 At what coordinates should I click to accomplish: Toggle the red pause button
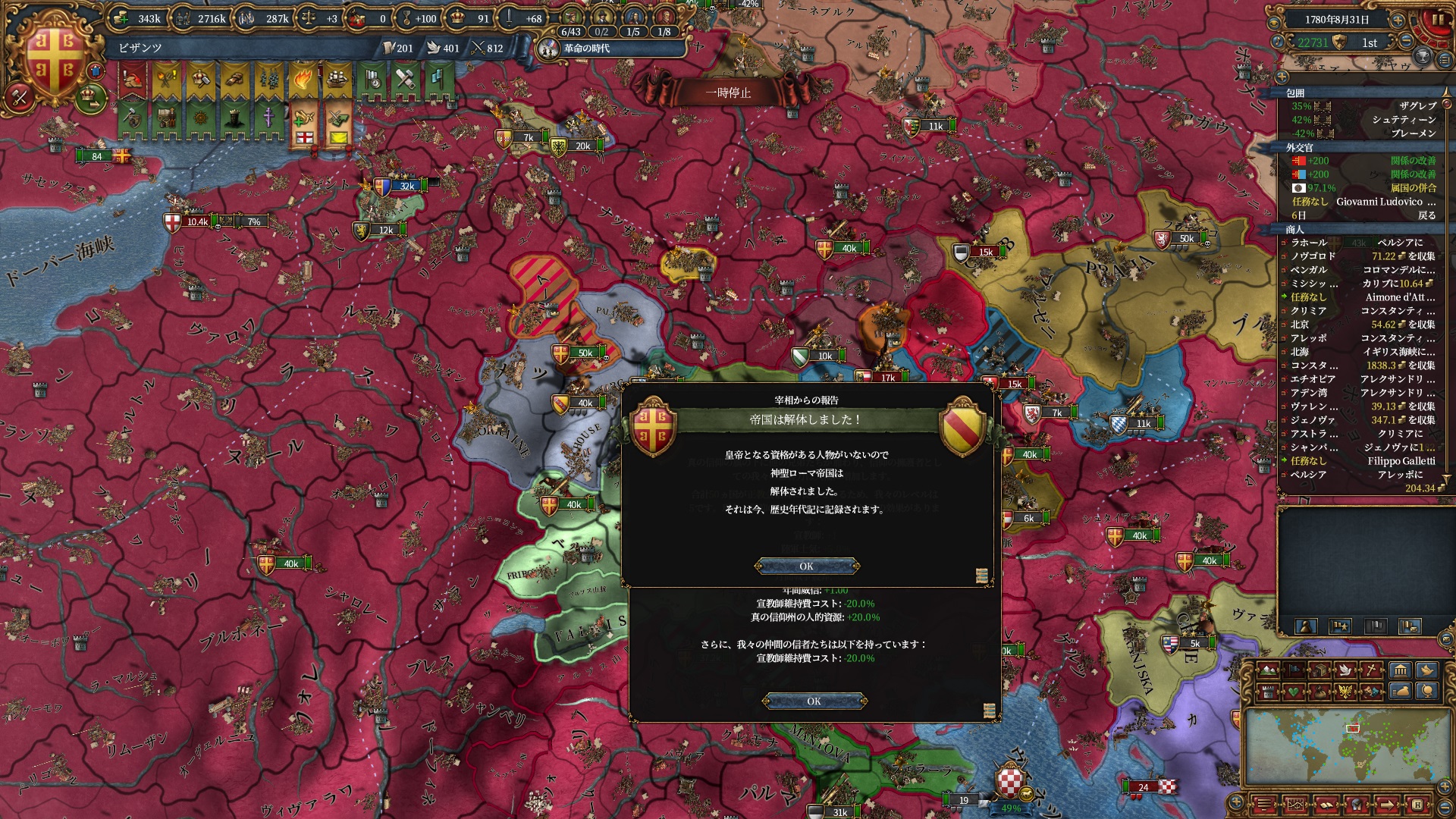click(x=1437, y=20)
